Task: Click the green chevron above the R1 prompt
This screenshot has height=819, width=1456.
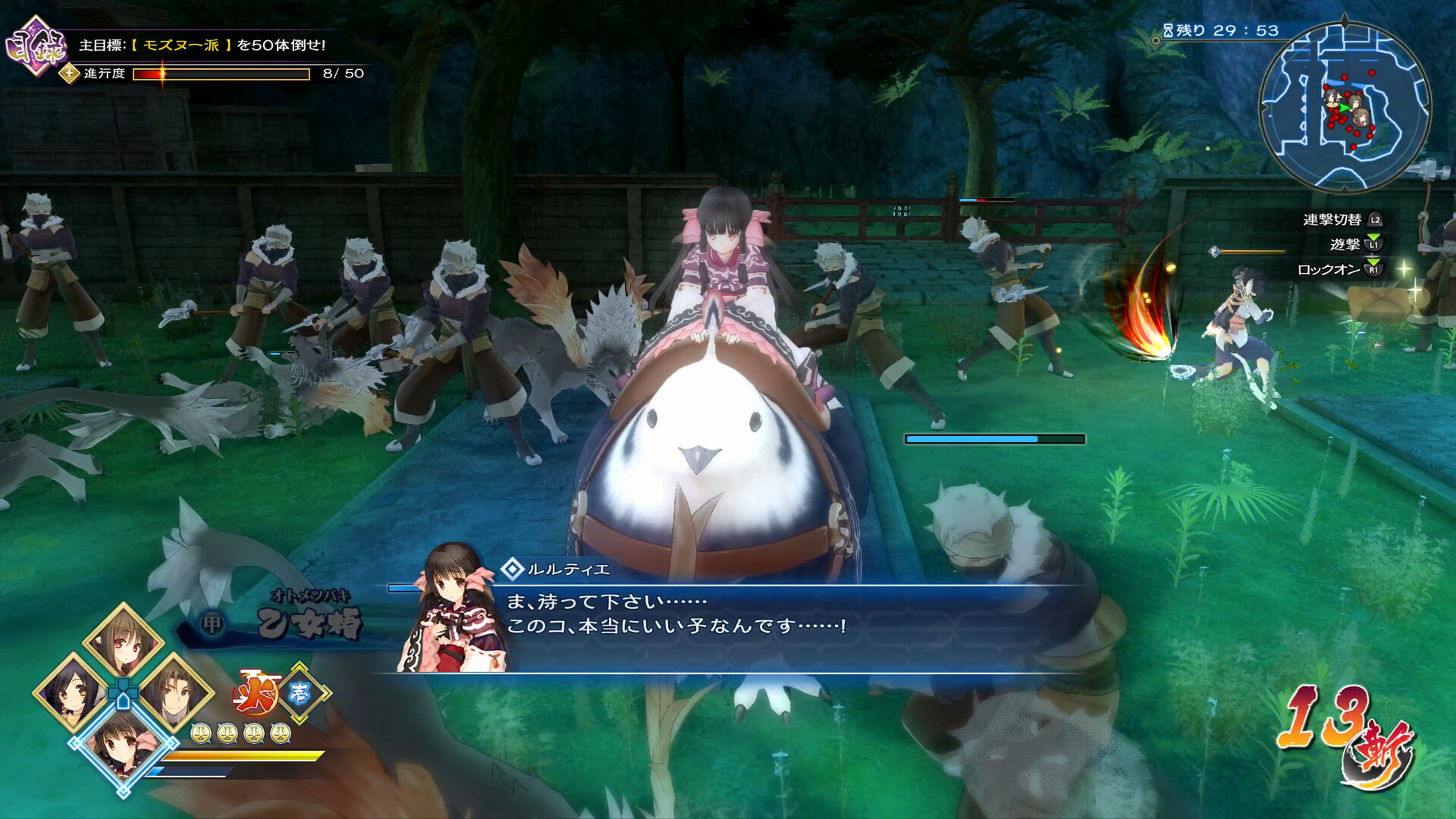Action: point(1372,262)
